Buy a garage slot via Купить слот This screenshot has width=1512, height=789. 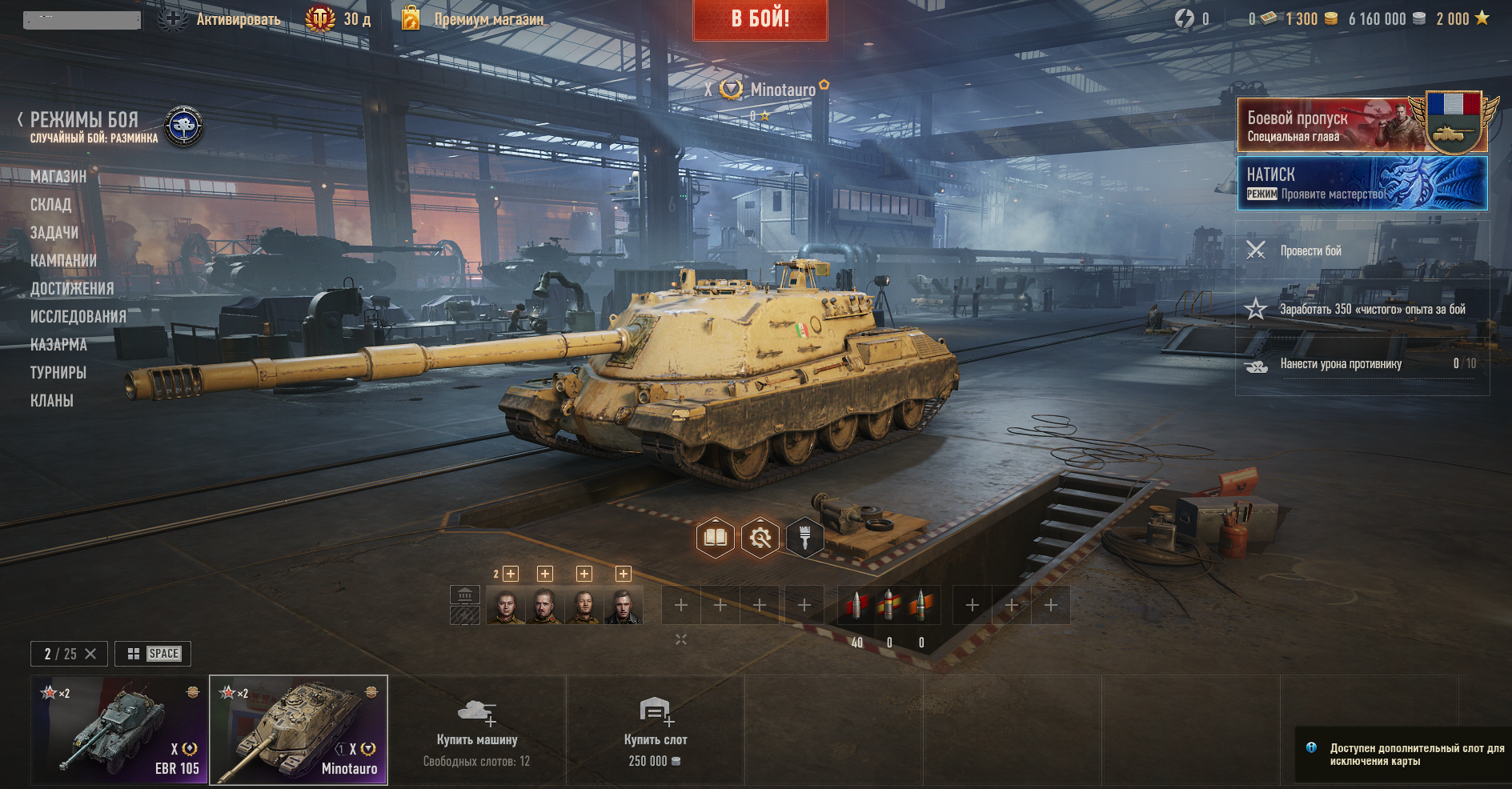click(x=655, y=730)
